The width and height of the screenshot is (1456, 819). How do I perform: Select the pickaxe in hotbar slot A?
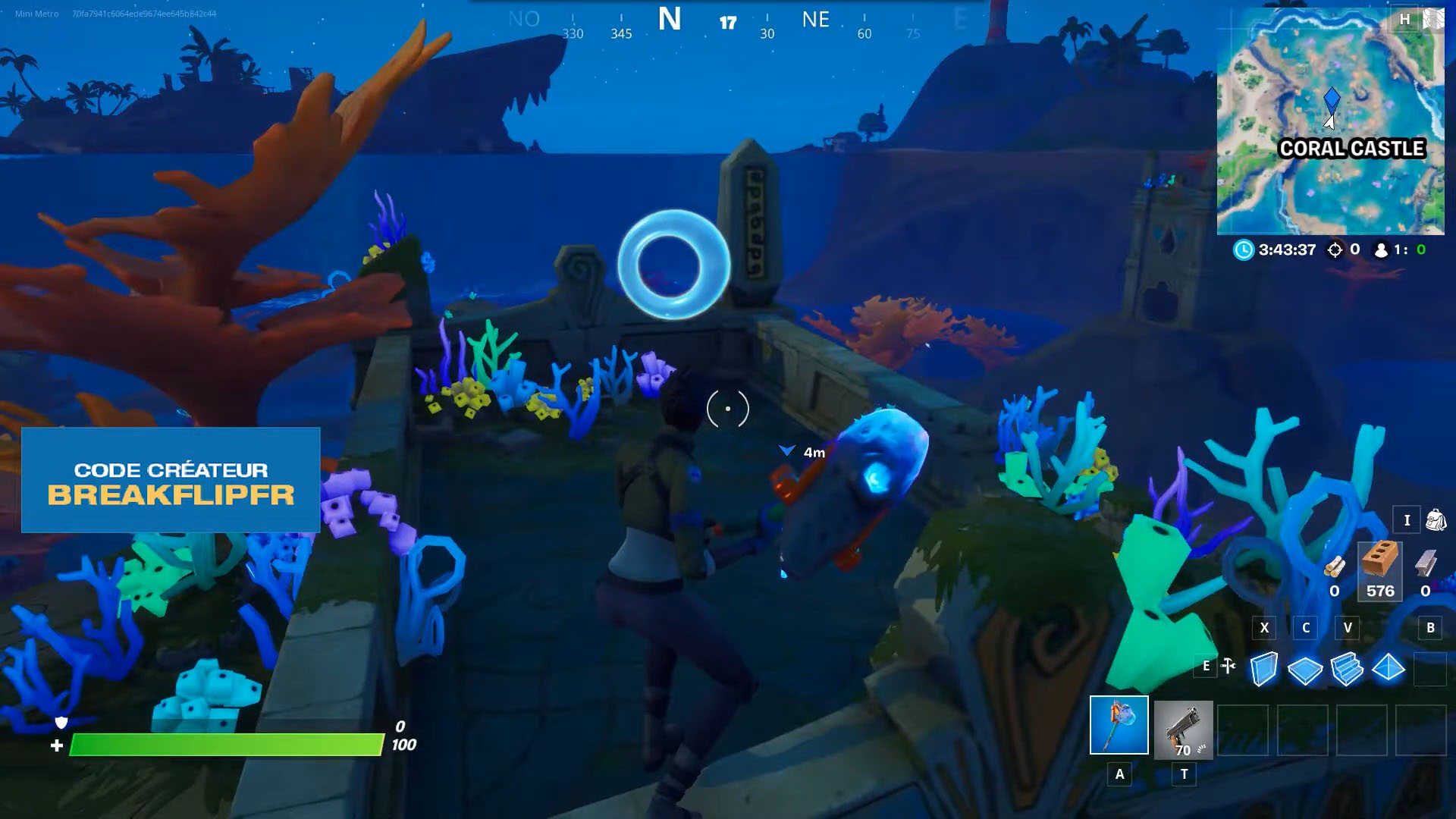point(1121,725)
